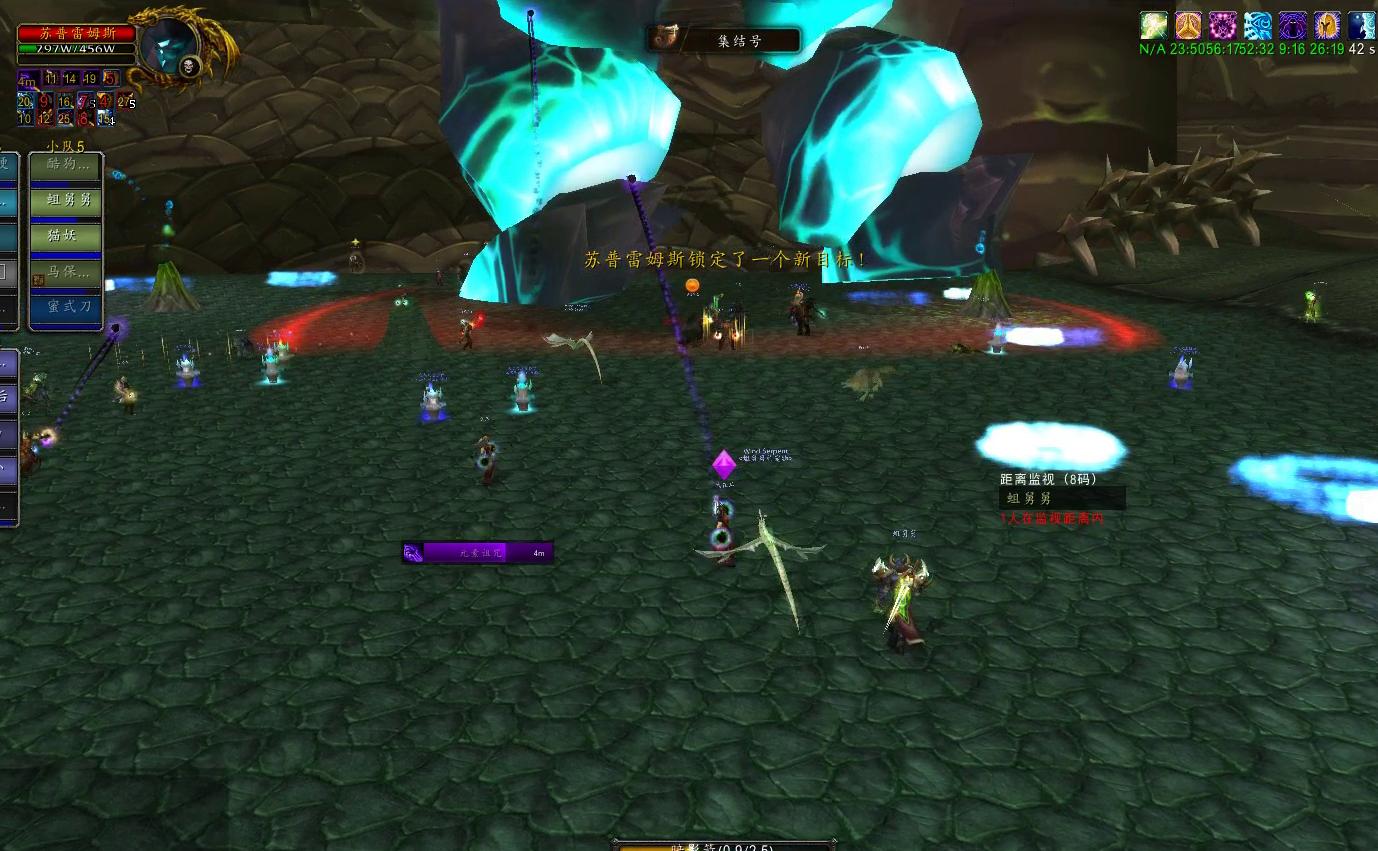Select raid member 酷狗 in group 5
Screen dimensions: 1378x851
[x=66, y=165]
